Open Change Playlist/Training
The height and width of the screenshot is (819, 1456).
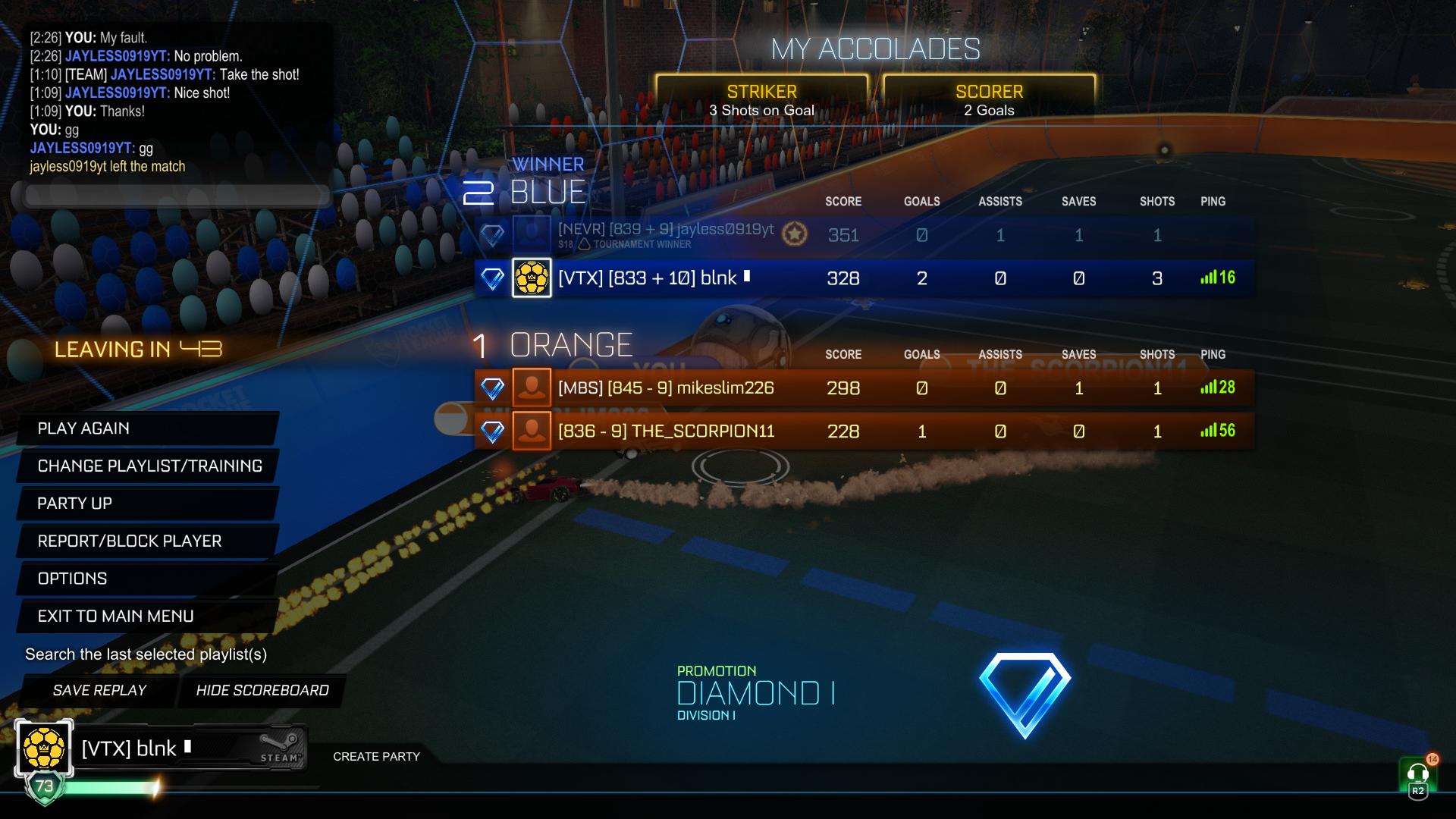[x=149, y=466]
